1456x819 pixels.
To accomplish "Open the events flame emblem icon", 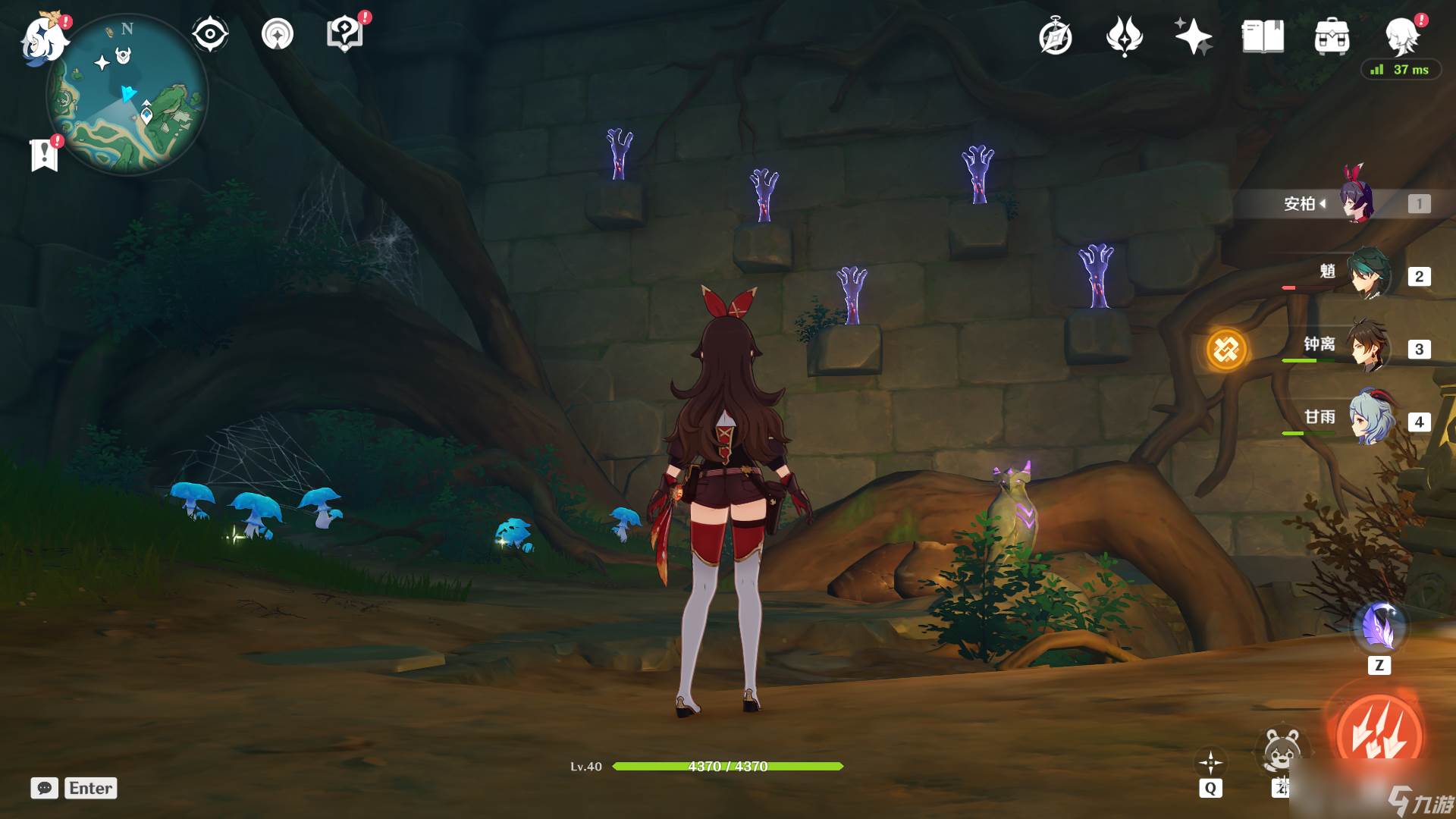I will pyautogui.click(x=1124, y=36).
